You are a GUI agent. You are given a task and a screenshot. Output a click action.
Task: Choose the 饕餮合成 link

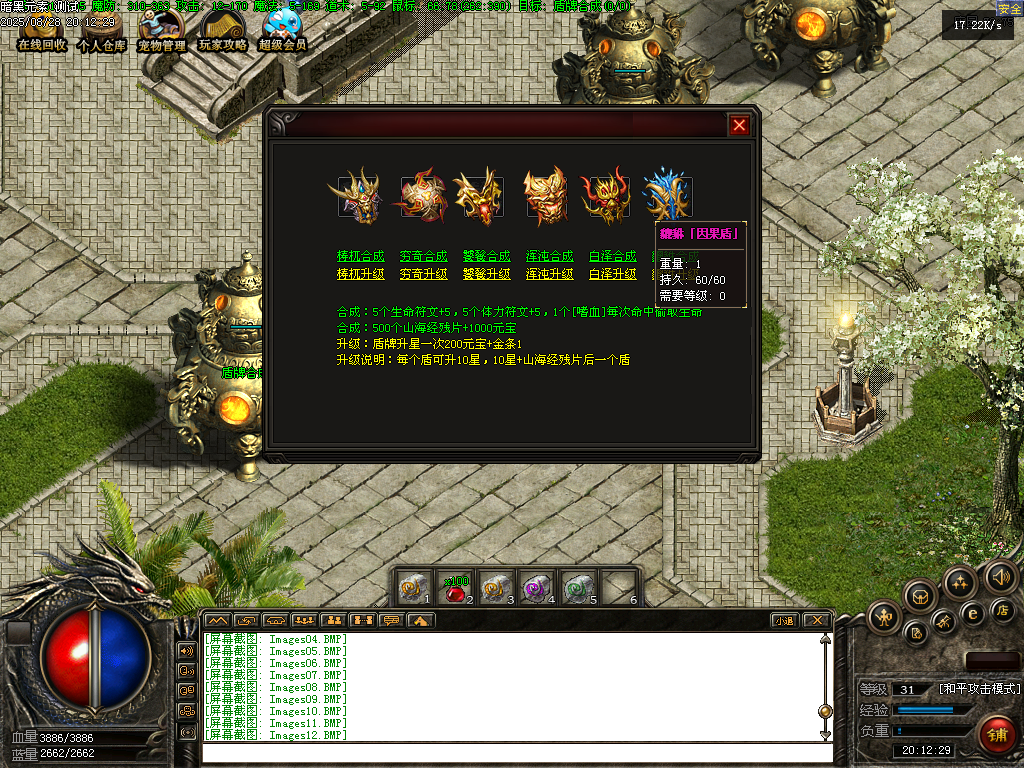click(x=486, y=257)
